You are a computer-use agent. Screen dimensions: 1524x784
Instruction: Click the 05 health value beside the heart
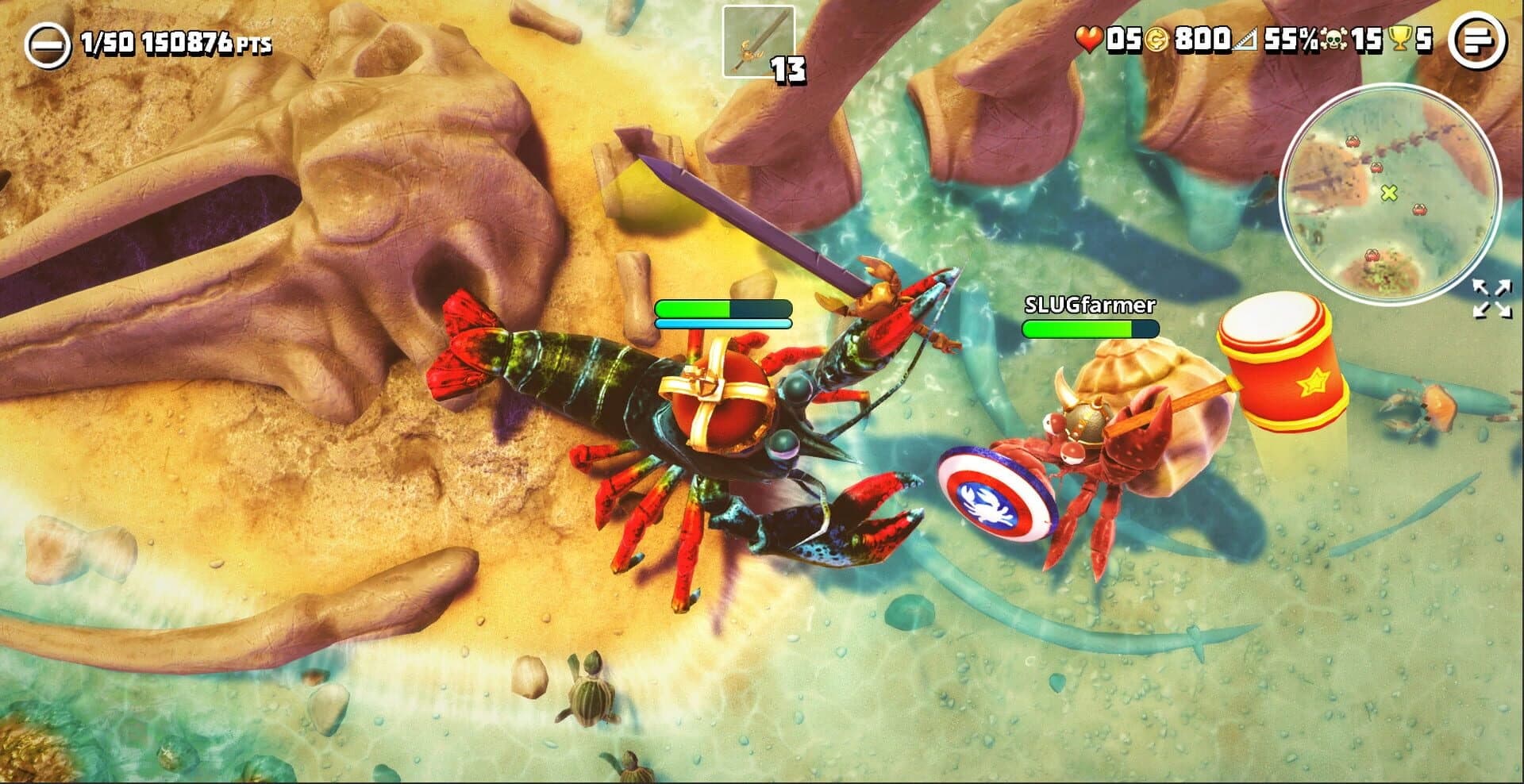[x=1123, y=38]
